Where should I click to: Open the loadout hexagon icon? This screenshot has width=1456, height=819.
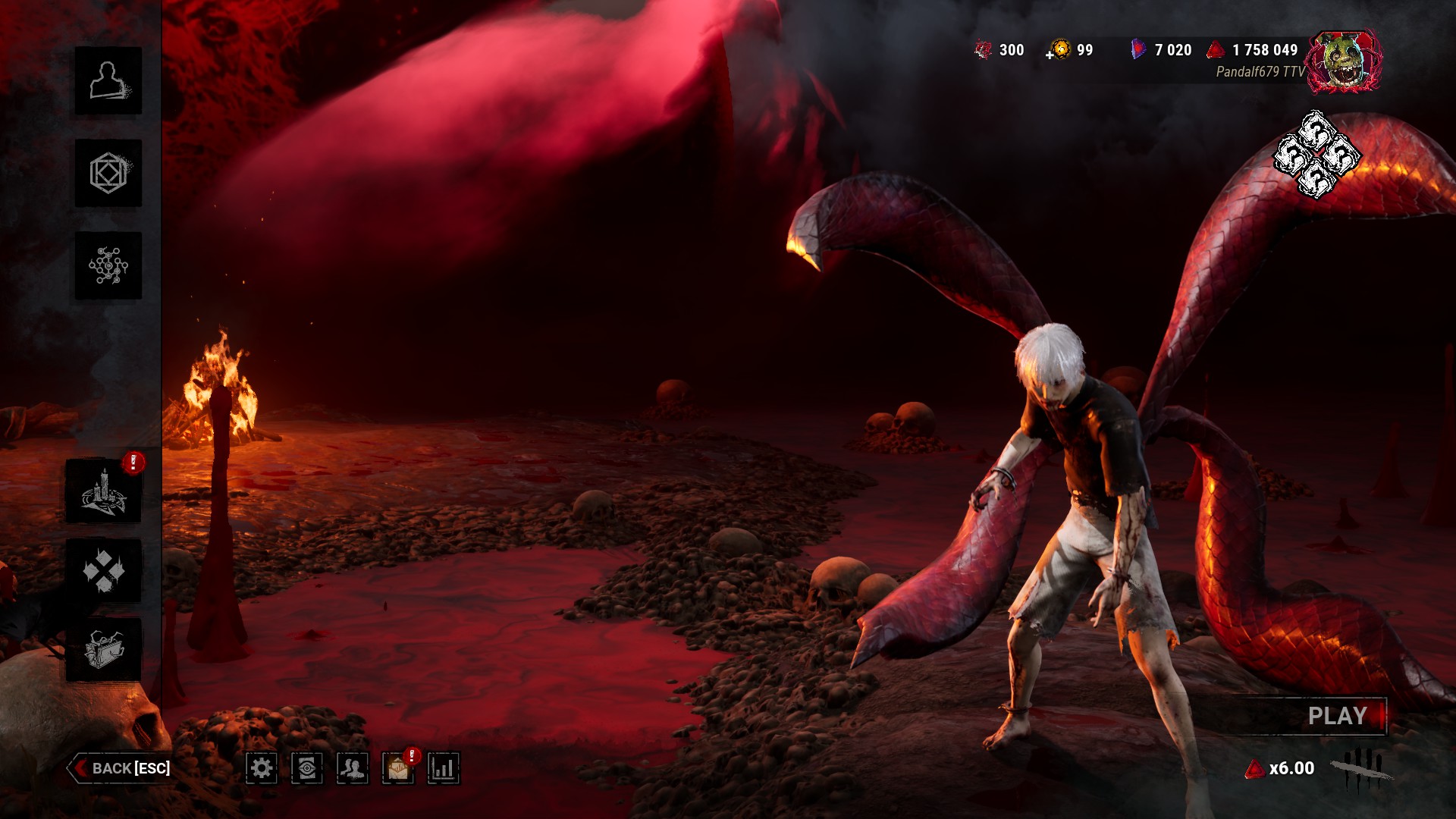pos(108,174)
